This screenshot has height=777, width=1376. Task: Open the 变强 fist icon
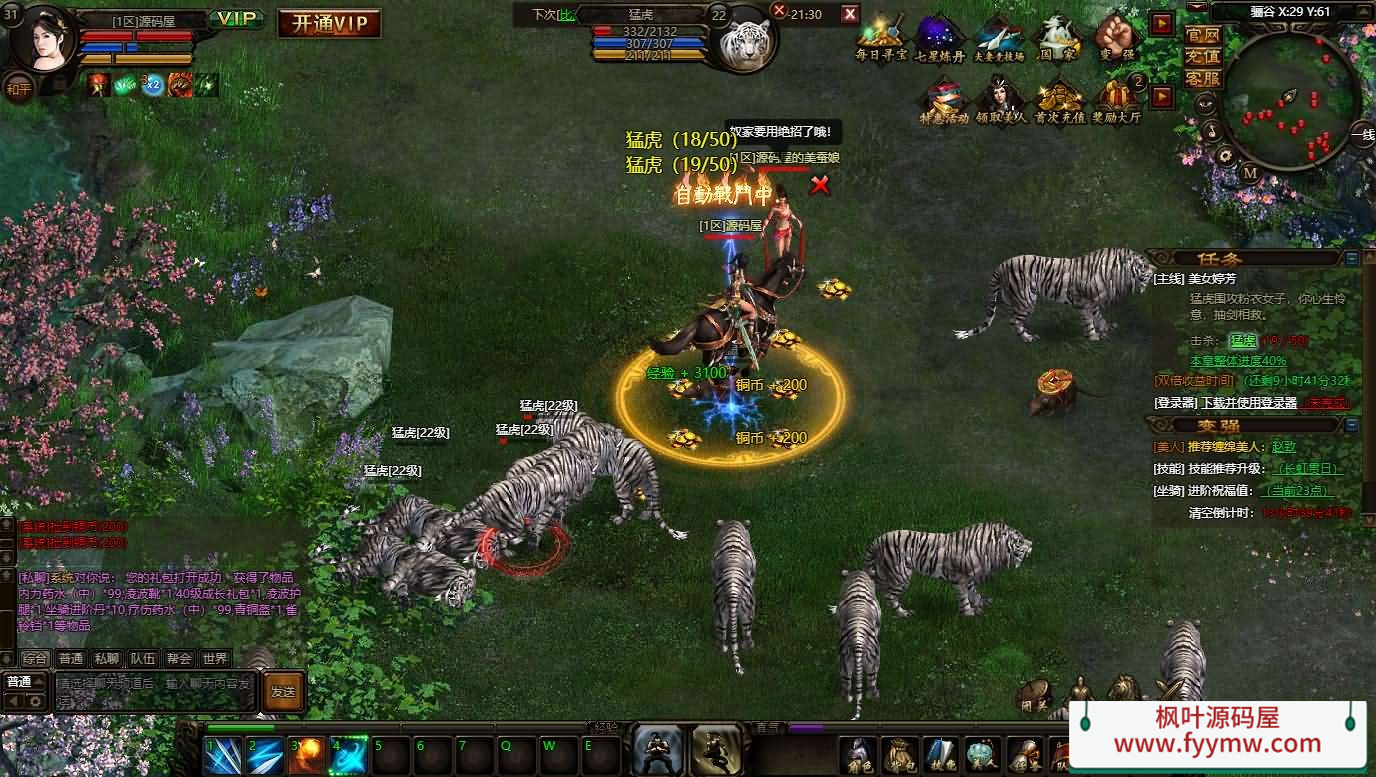pyautogui.click(x=1114, y=36)
